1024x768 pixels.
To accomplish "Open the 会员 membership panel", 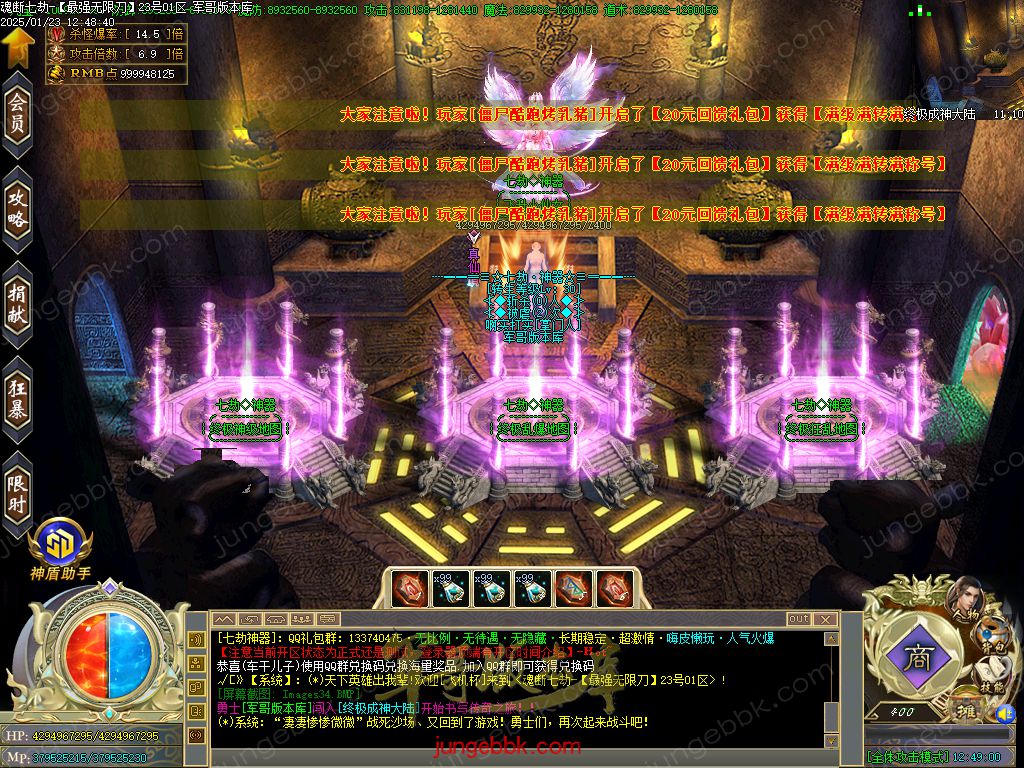I will tap(17, 116).
